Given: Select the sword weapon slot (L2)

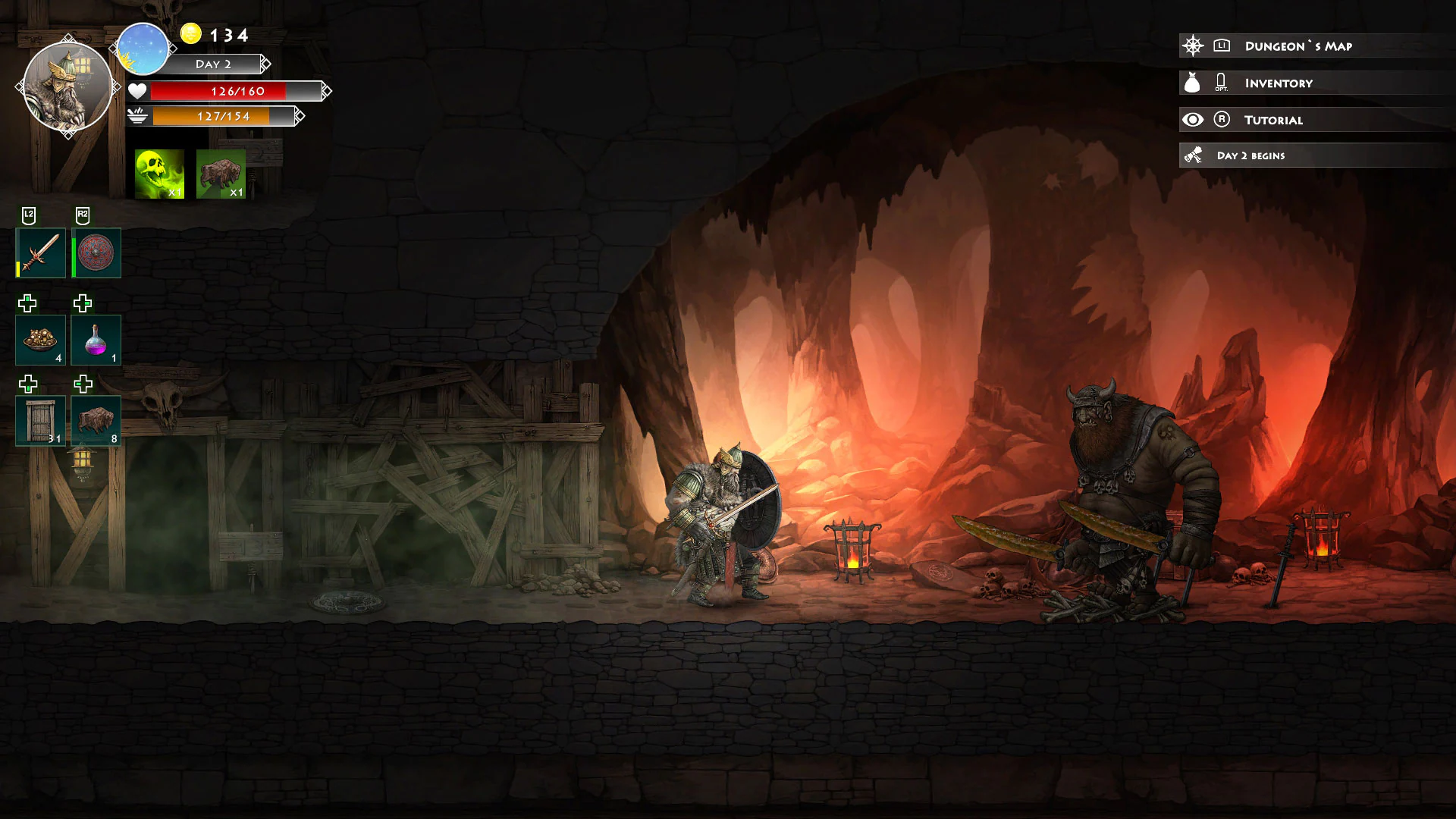Looking at the screenshot, I should pos(40,253).
